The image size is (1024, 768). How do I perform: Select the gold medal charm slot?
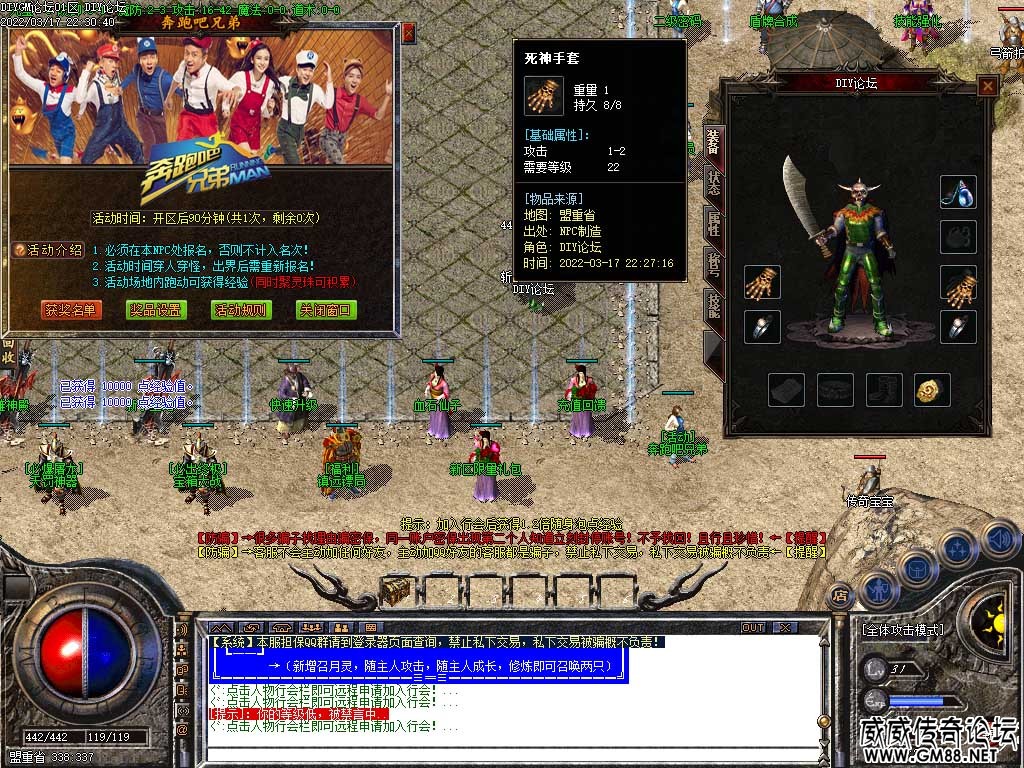pos(932,390)
